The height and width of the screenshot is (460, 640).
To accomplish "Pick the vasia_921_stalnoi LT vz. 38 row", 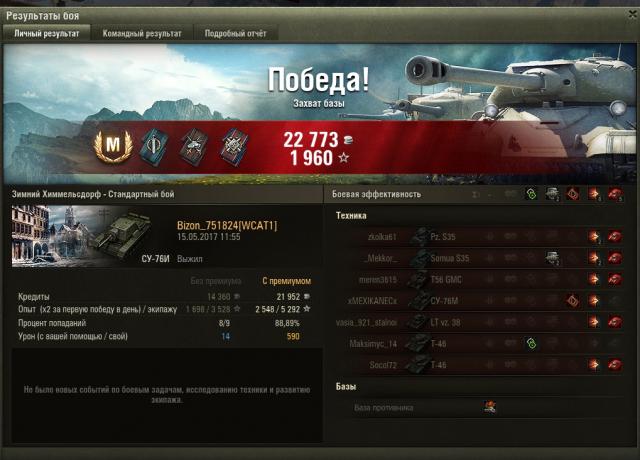I will click(x=480, y=322).
